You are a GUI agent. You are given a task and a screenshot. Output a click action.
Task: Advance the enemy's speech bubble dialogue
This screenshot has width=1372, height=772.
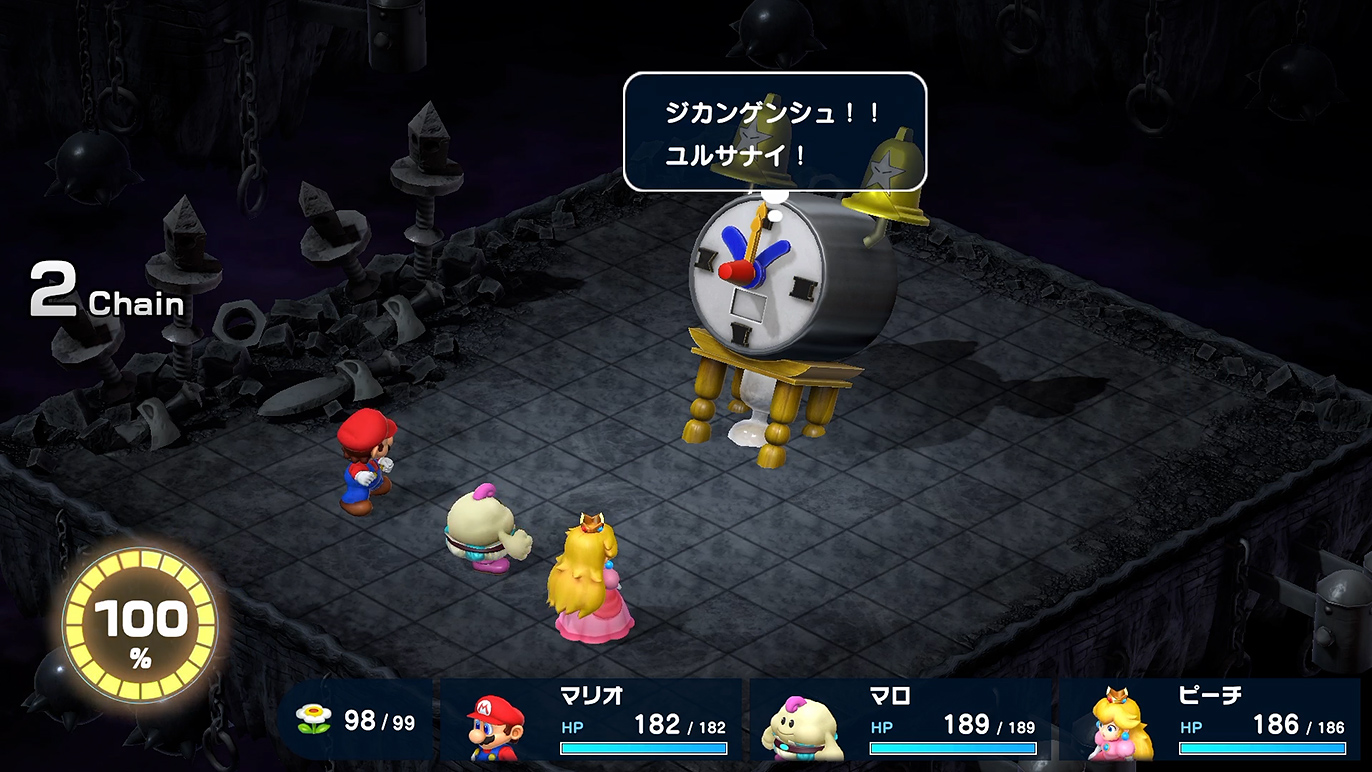click(x=774, y=132)
